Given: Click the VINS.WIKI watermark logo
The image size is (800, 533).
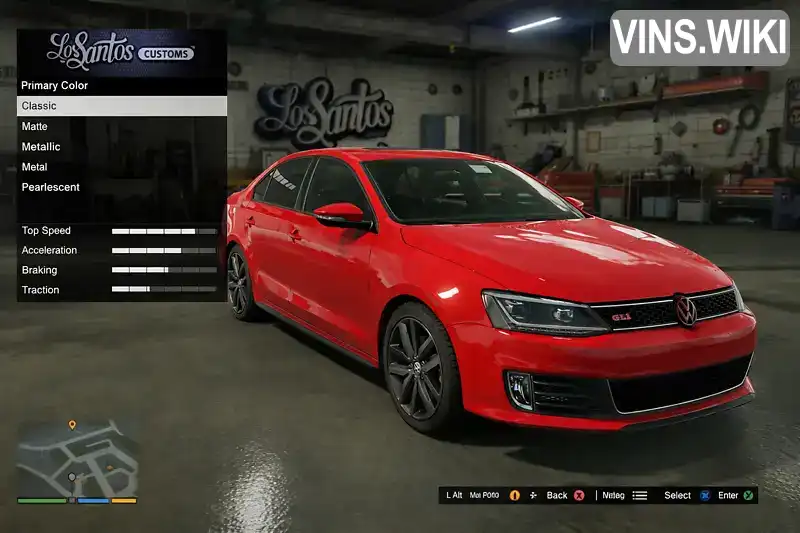Looking at the screenshot, I should click(699, 38).
